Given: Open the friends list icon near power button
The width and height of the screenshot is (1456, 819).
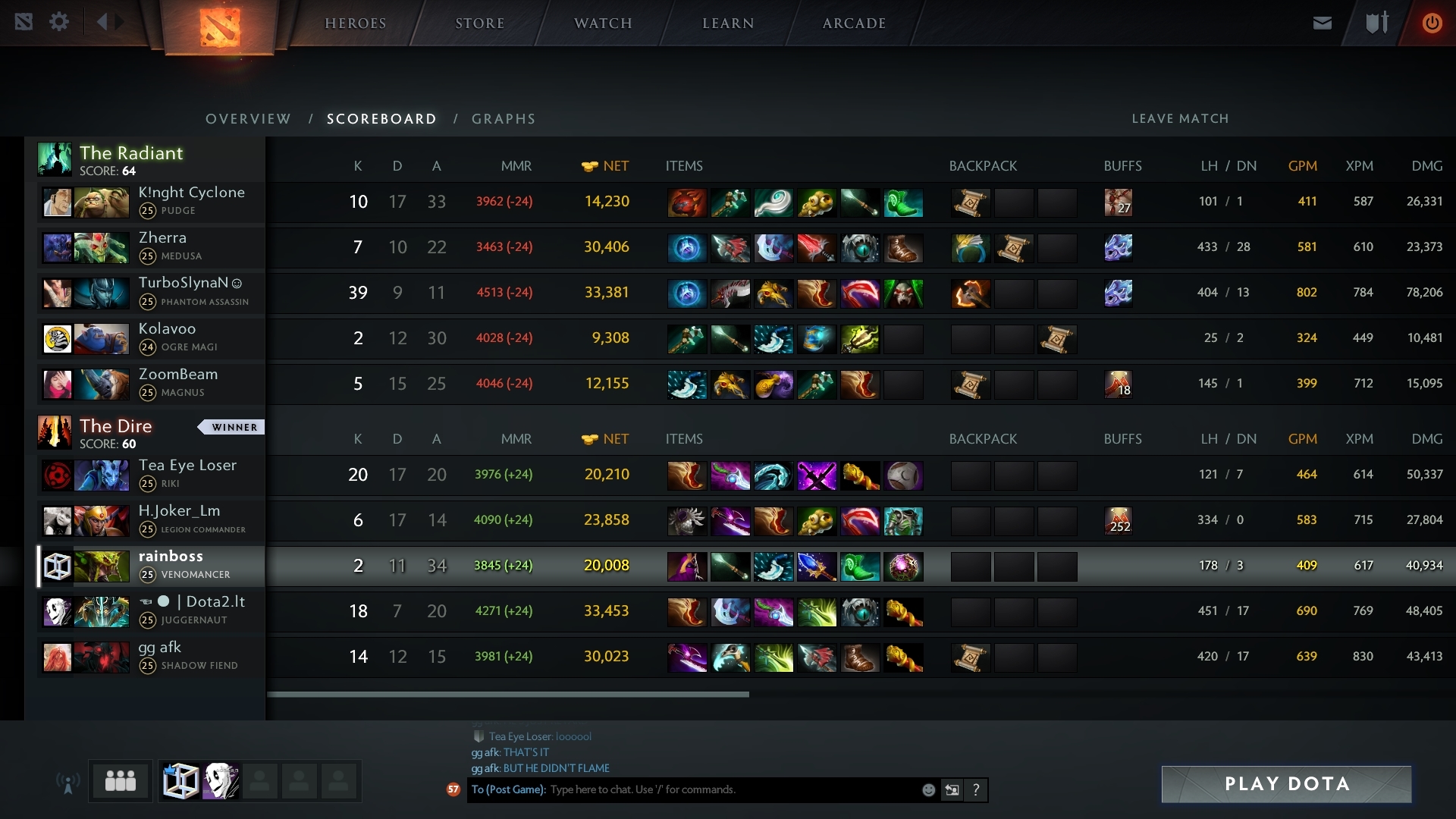Looking at the screenshot, I should [x=1376, y=22].
